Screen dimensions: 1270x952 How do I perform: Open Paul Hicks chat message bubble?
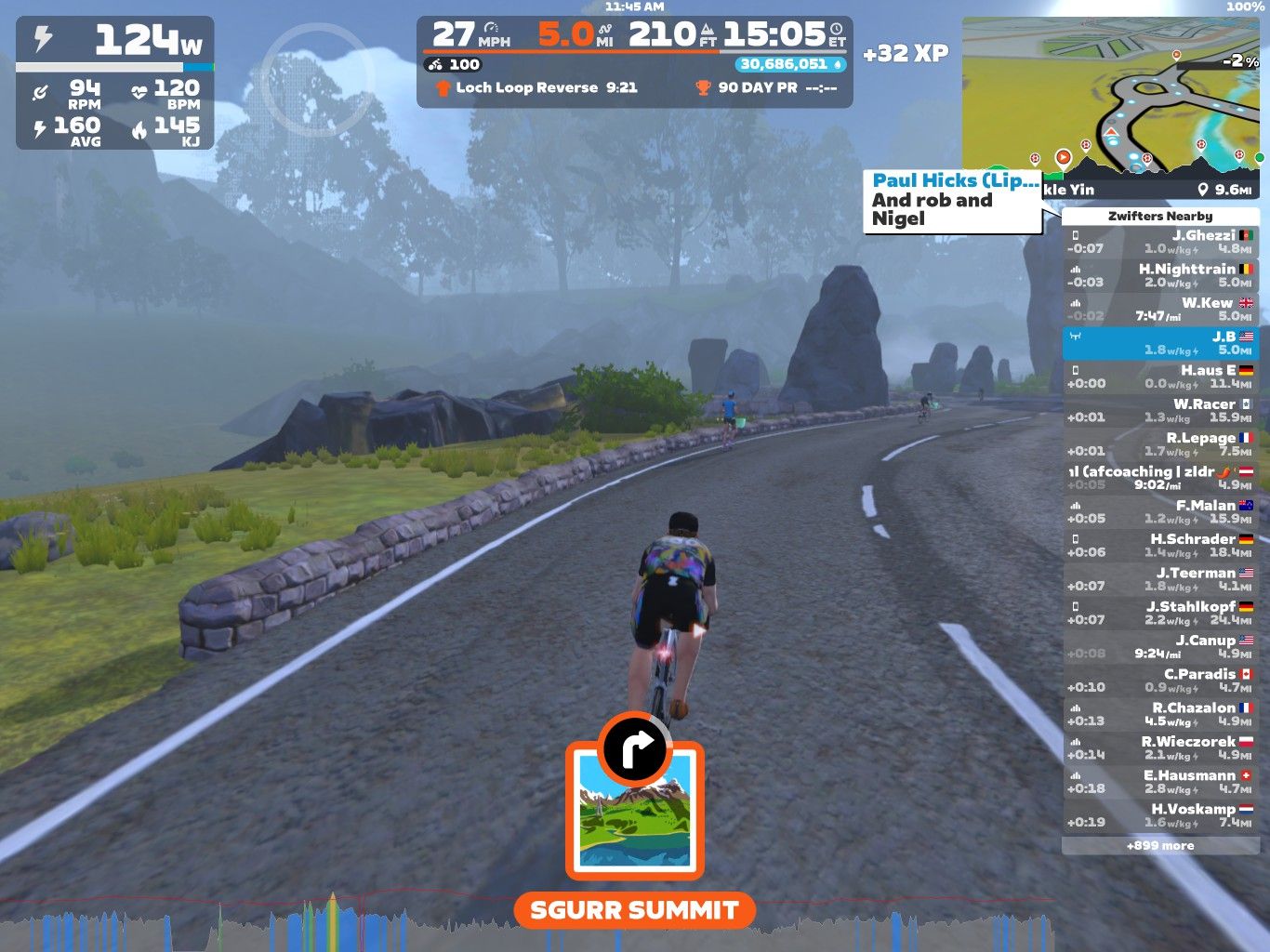point(952,200)
